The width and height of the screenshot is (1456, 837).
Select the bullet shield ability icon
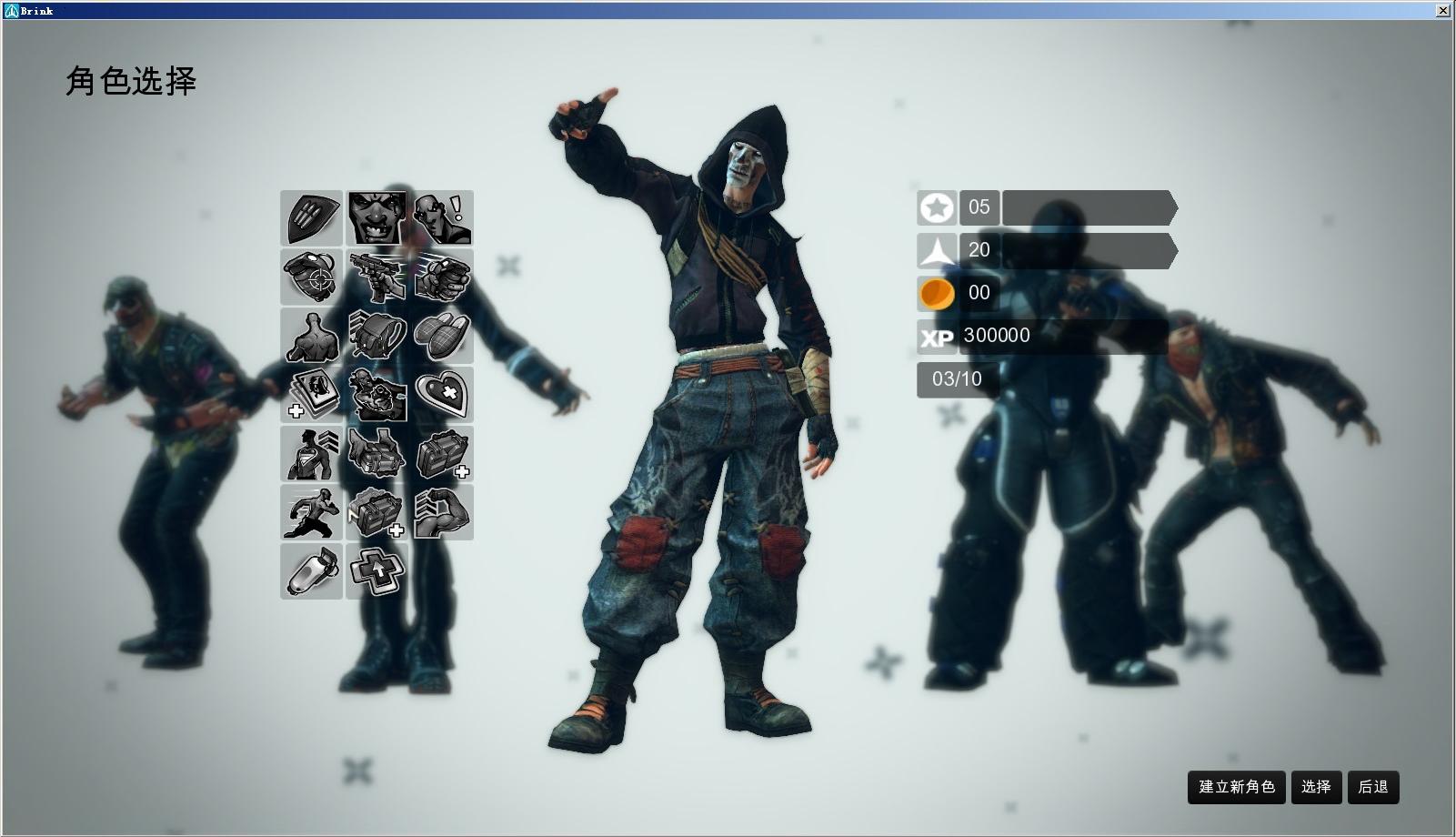[311, 218]
